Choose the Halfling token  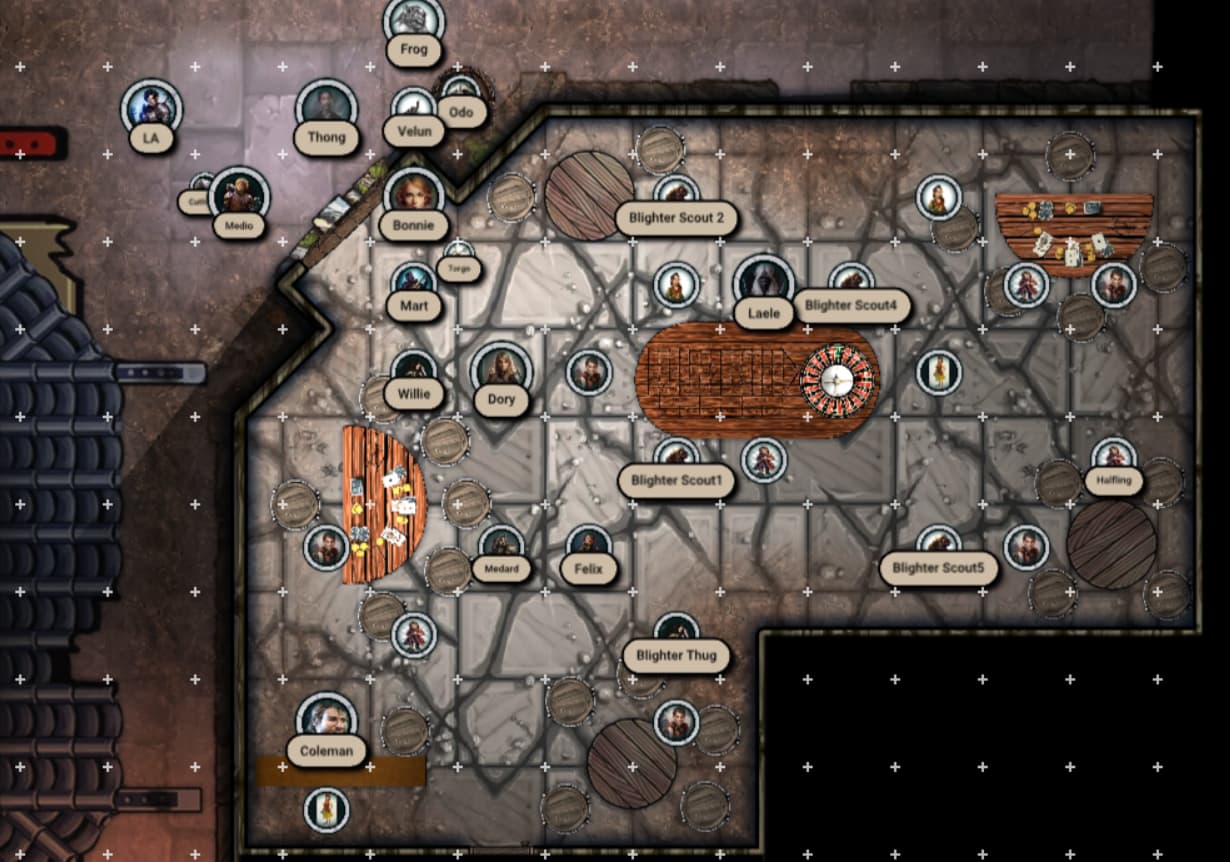pos(1113,459)
